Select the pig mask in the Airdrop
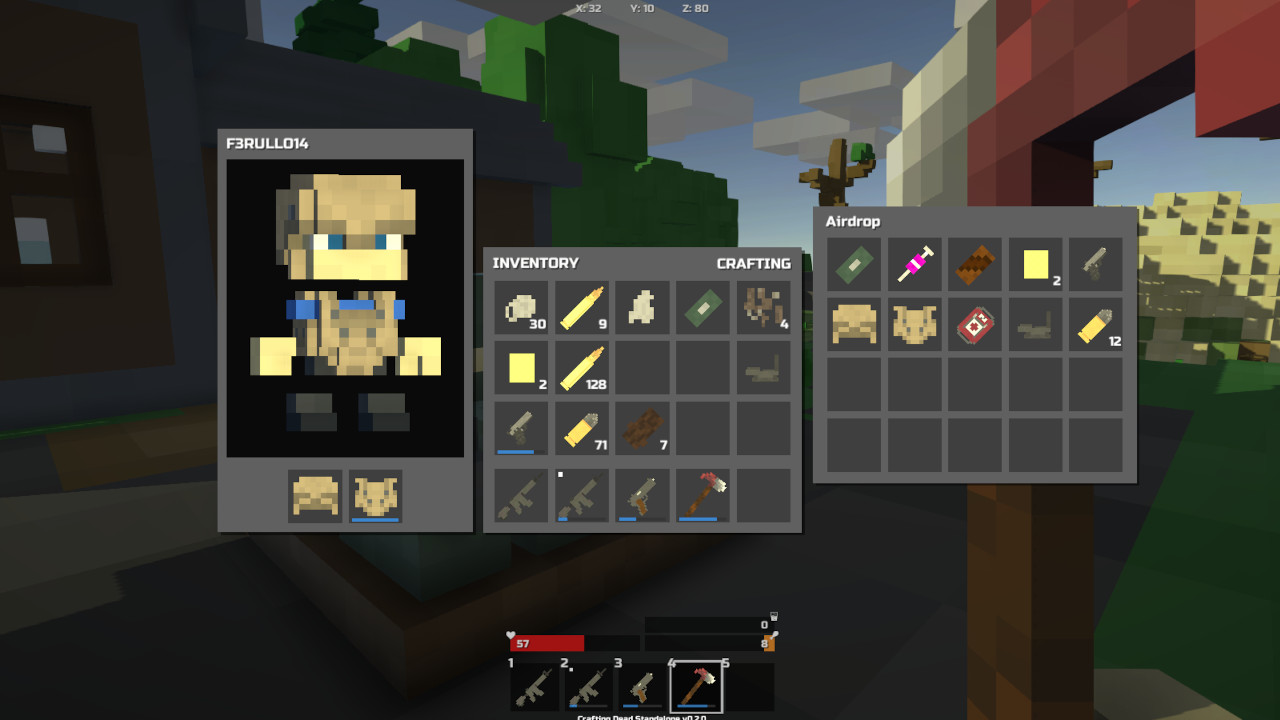 (914, 324)
